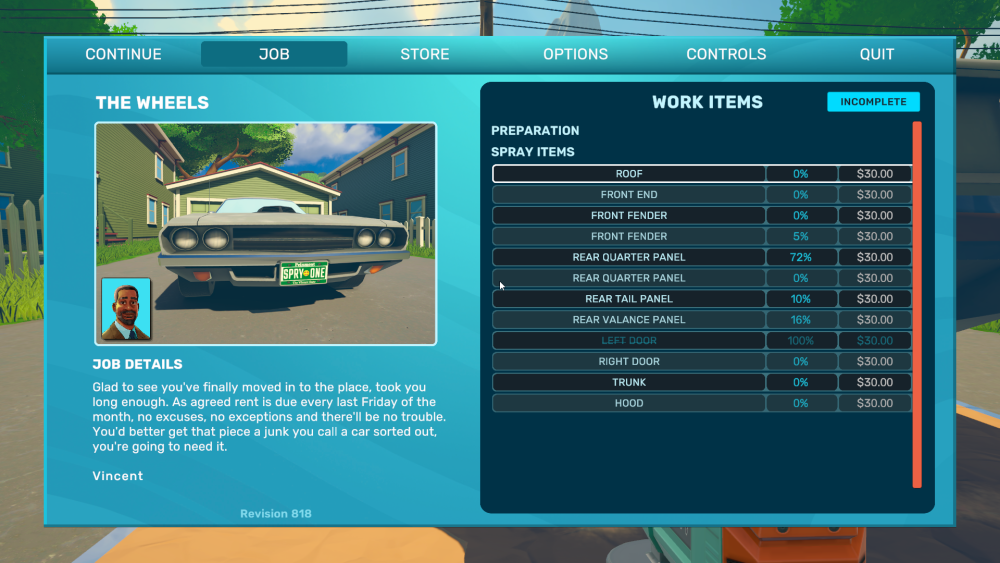Image resolution: width=1000 pixels, height=563 pixels.
Task: Click the work items orange scrollbar
Action: pos(917,305)
